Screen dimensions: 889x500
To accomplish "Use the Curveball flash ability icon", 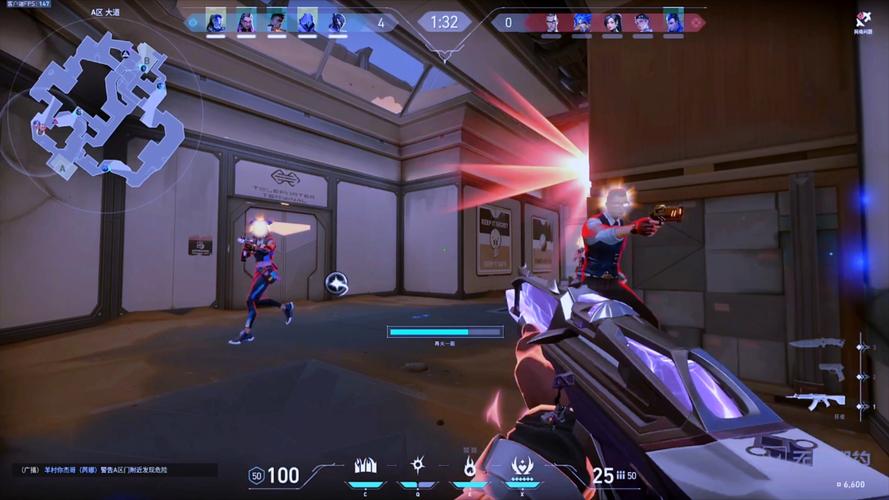I will coord(418,466).
